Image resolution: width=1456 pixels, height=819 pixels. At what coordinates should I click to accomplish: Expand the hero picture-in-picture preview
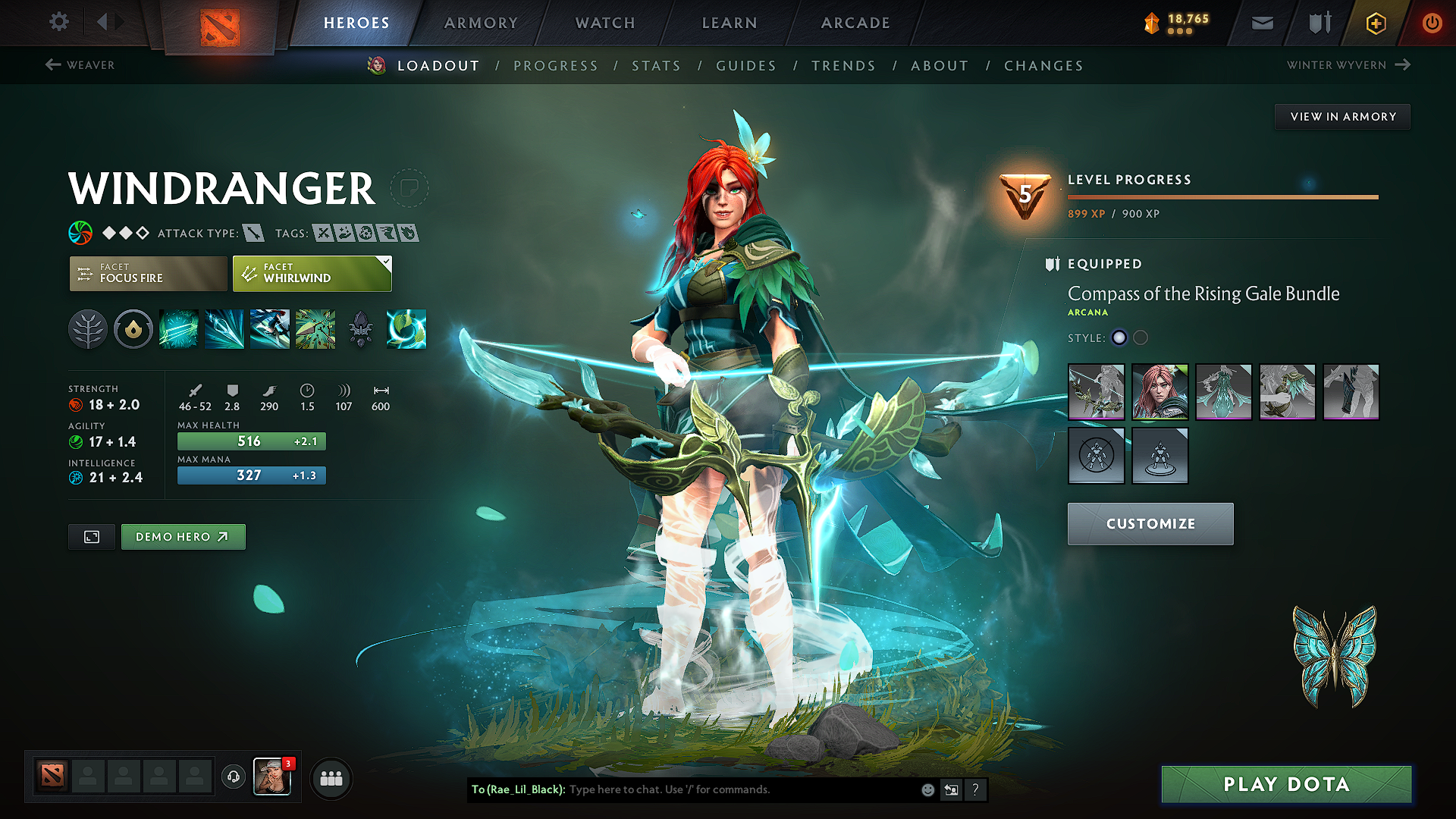tap(91, 536)
